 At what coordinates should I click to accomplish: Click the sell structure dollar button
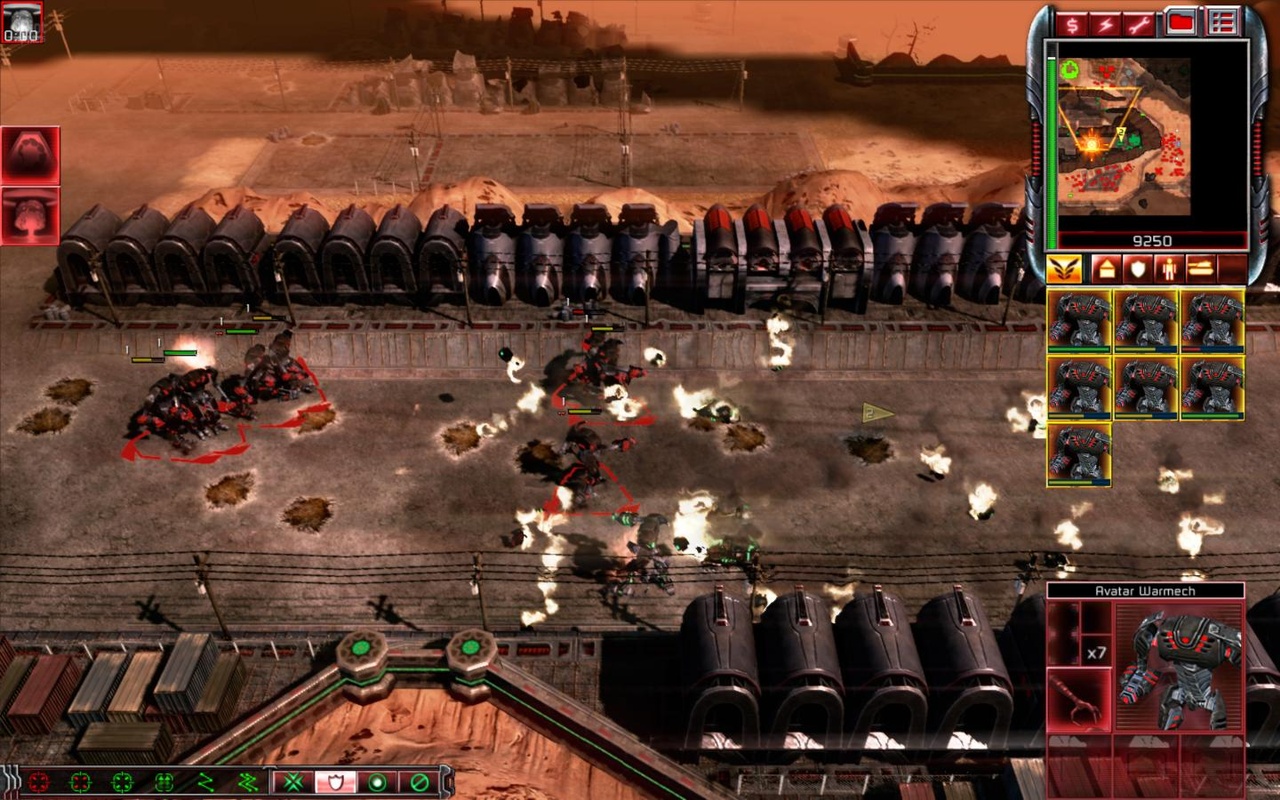[1073, 23]
